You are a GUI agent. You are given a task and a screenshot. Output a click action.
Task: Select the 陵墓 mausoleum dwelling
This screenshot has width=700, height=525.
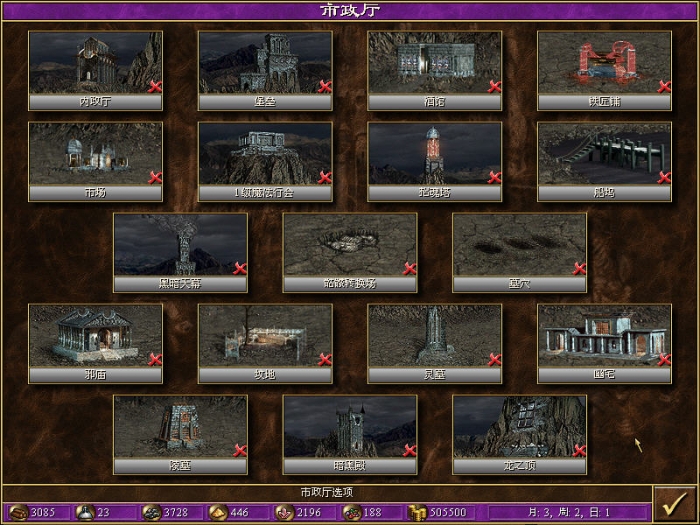[x=180, y=427]
